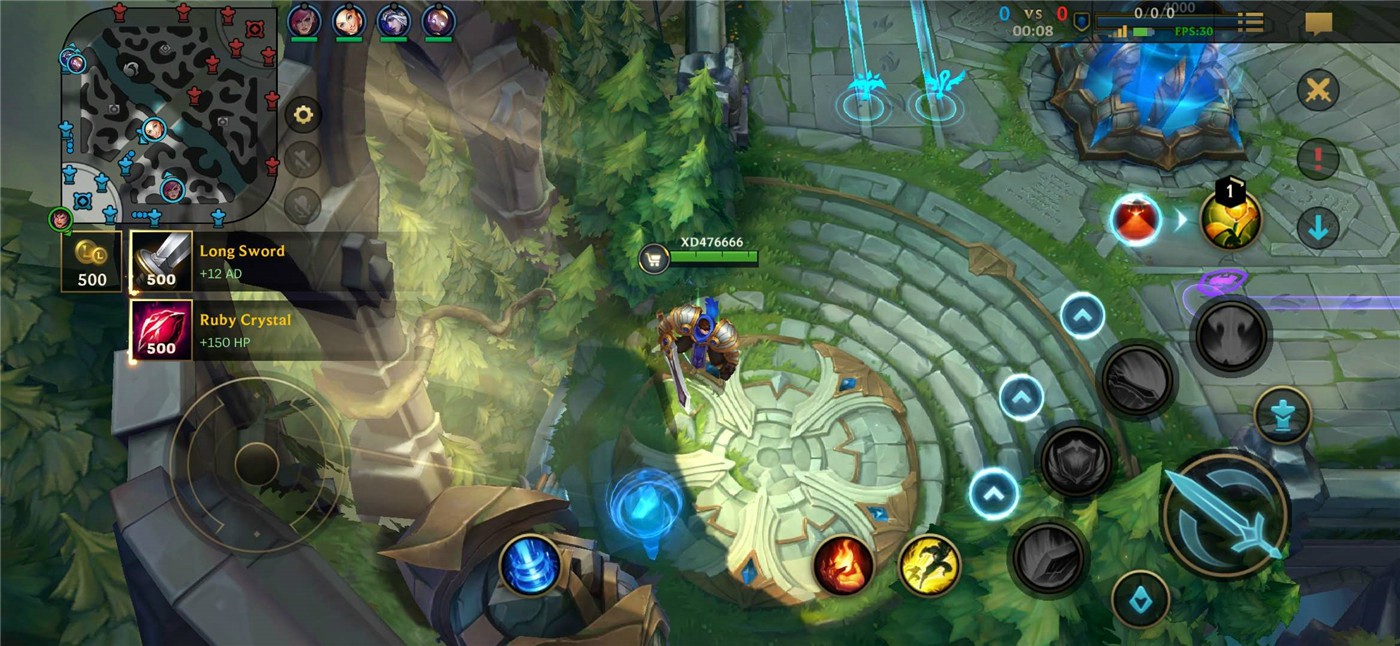Send the red exclamation danger ping

(1318, 158)
